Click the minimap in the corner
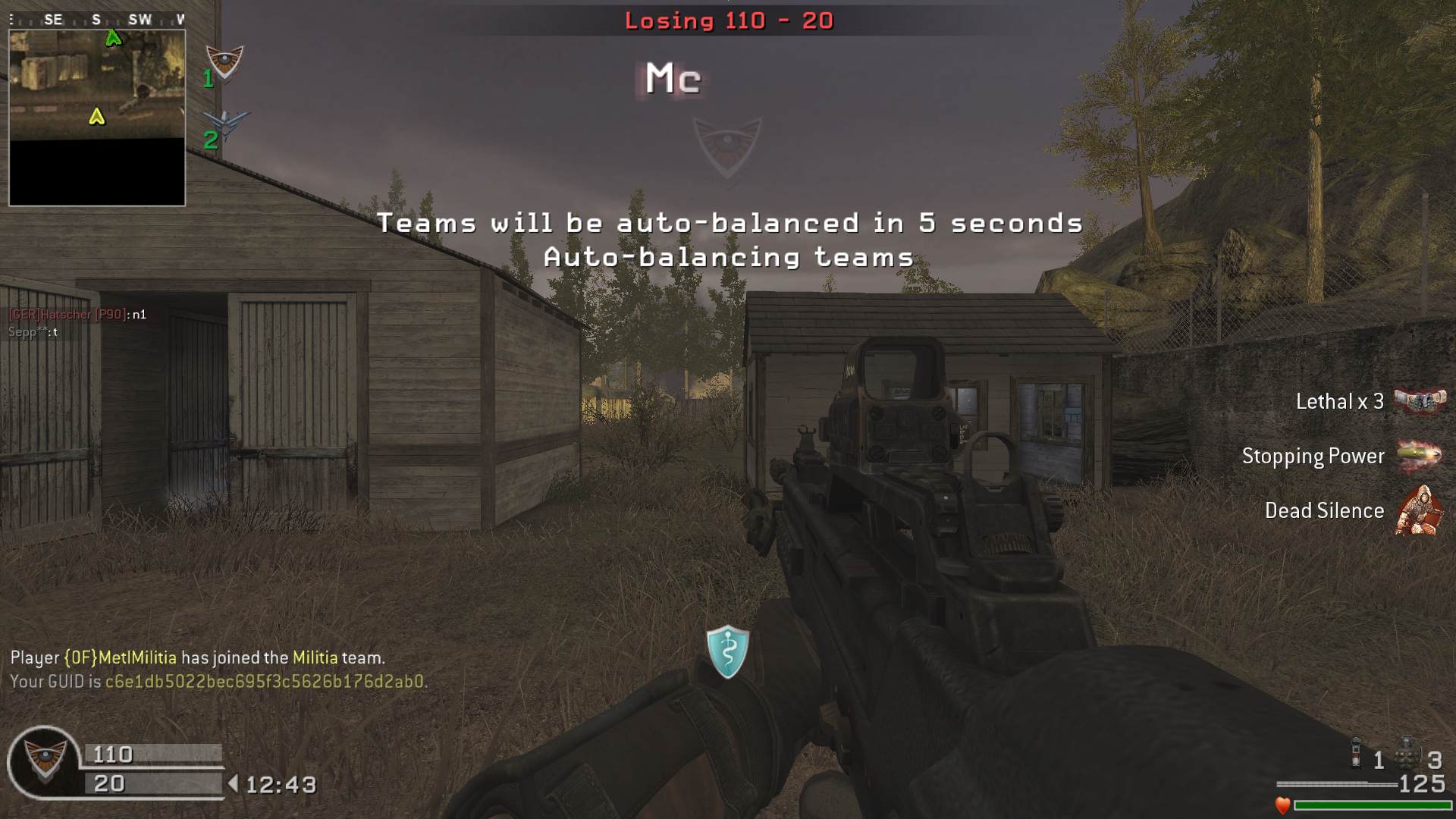The image size is (1456, 819). [x=97, y=118]
